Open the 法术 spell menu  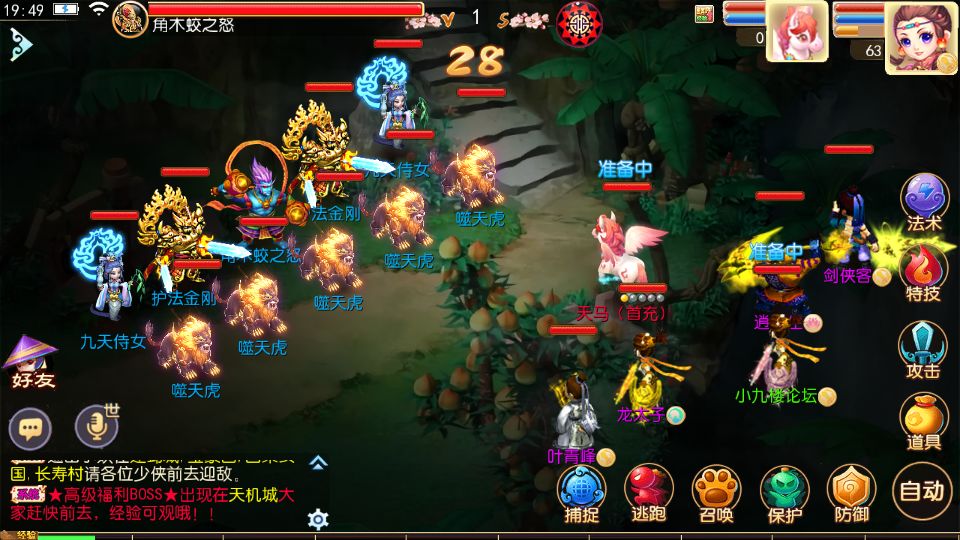point(923,203)
